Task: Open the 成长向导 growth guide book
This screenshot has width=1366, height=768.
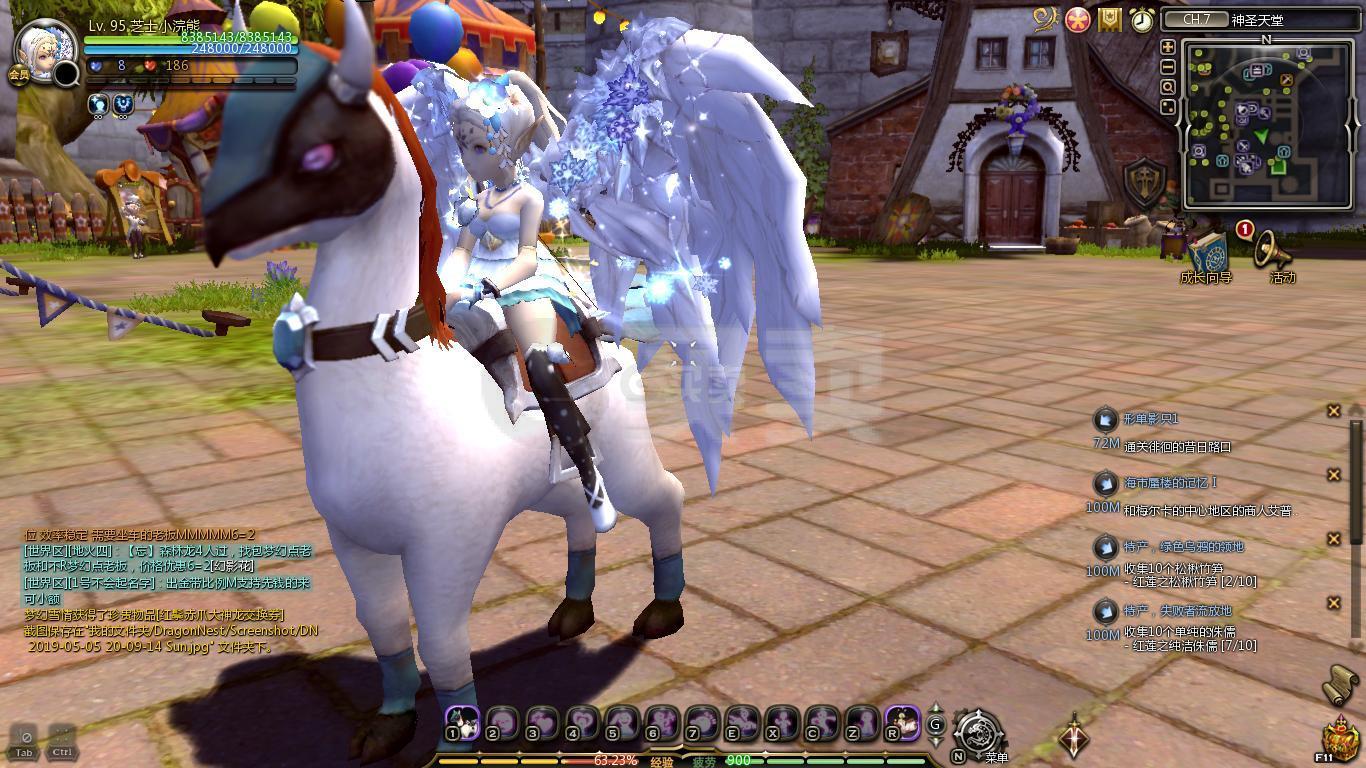Action: tap(1207, 253)
